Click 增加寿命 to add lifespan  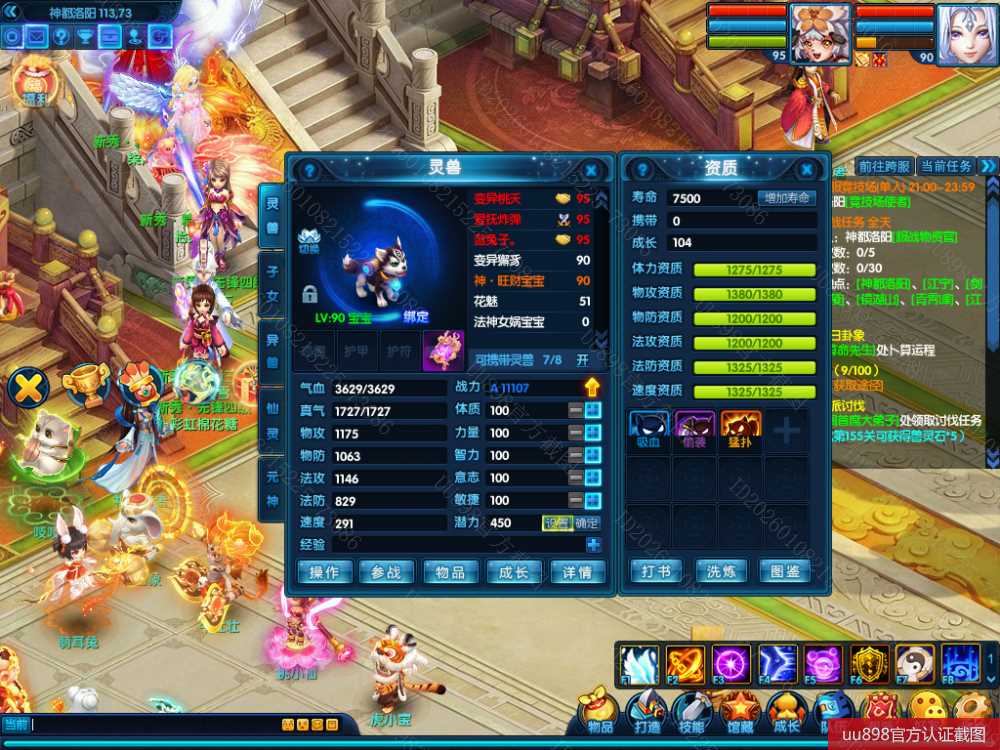coord(786,198)
